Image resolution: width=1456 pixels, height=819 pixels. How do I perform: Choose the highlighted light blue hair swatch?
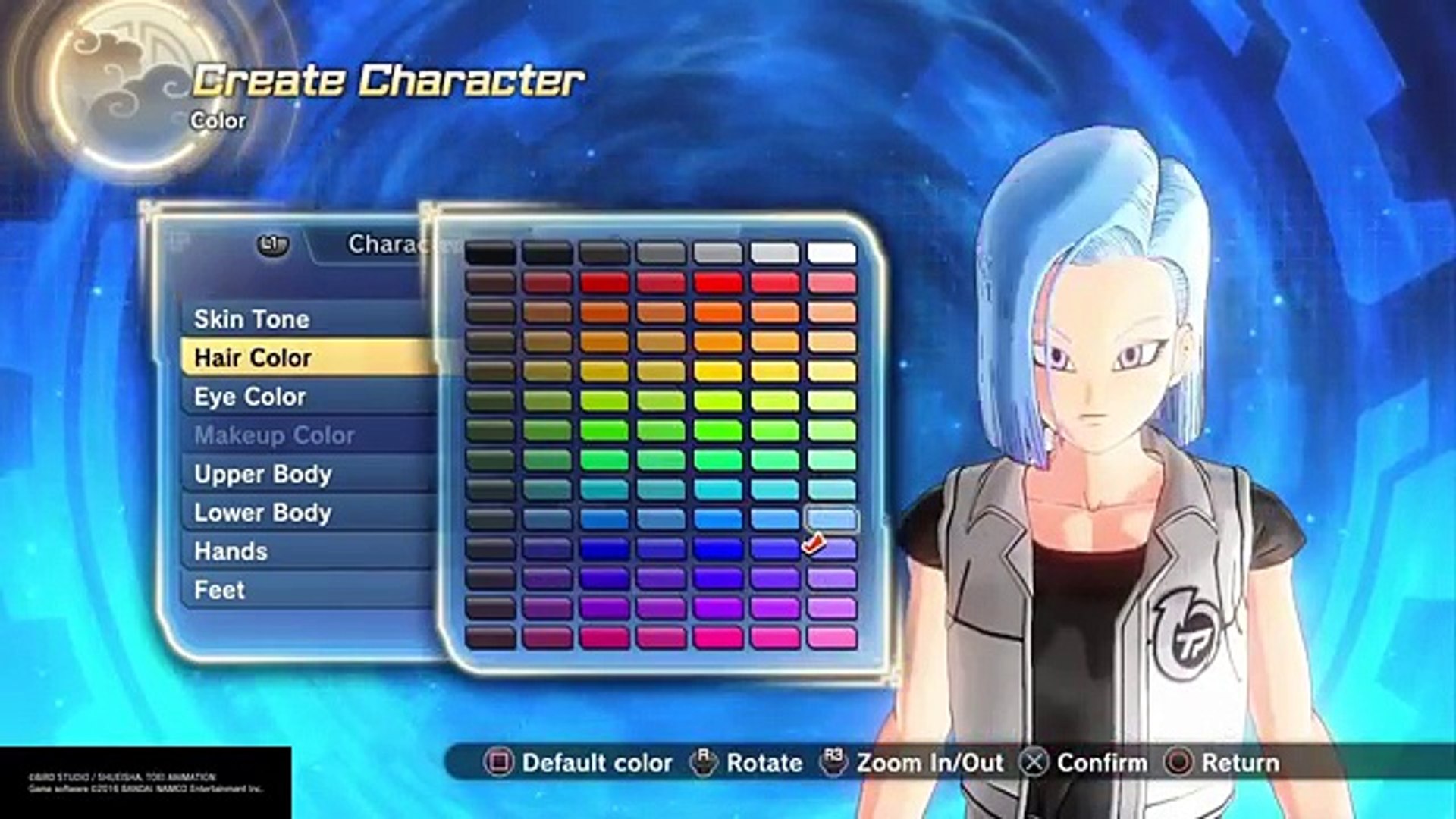(832, 519)
